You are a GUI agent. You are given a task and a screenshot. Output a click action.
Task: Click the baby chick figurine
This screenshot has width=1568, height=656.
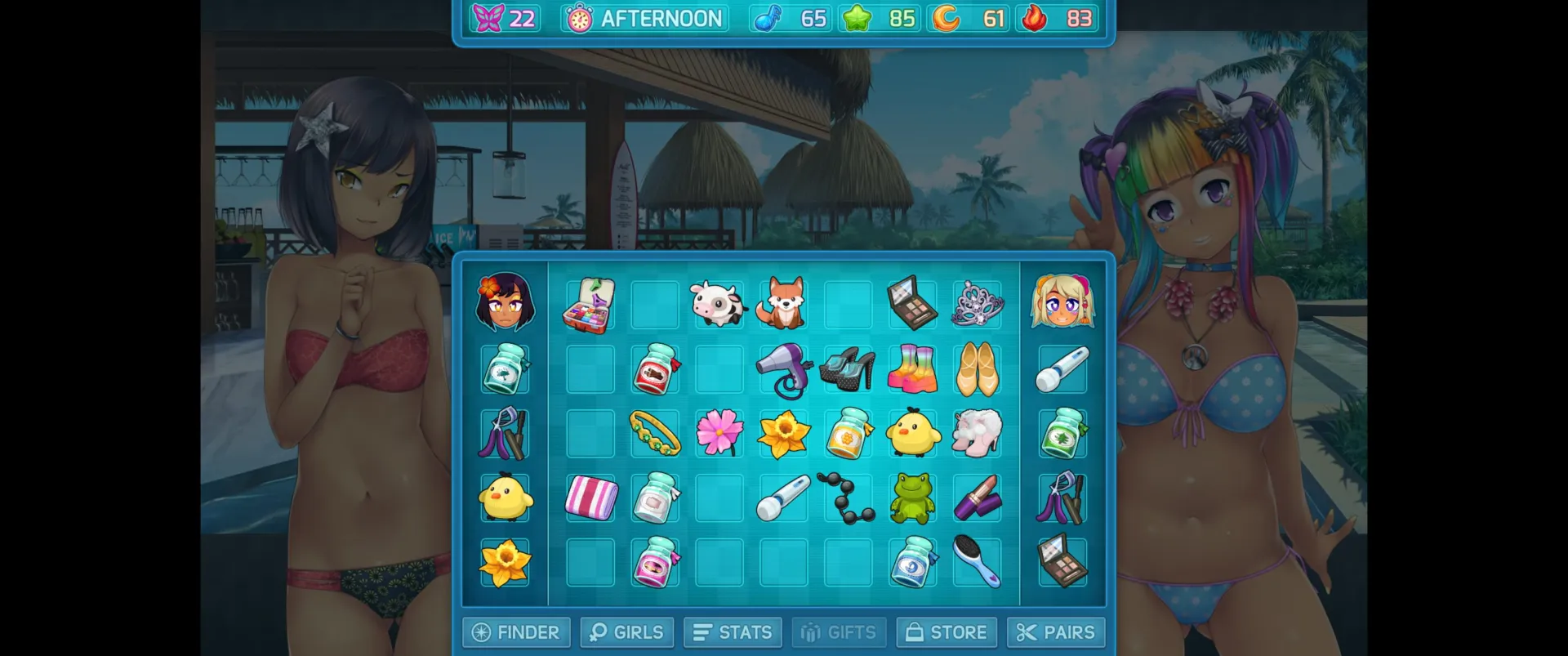[912, 434]
